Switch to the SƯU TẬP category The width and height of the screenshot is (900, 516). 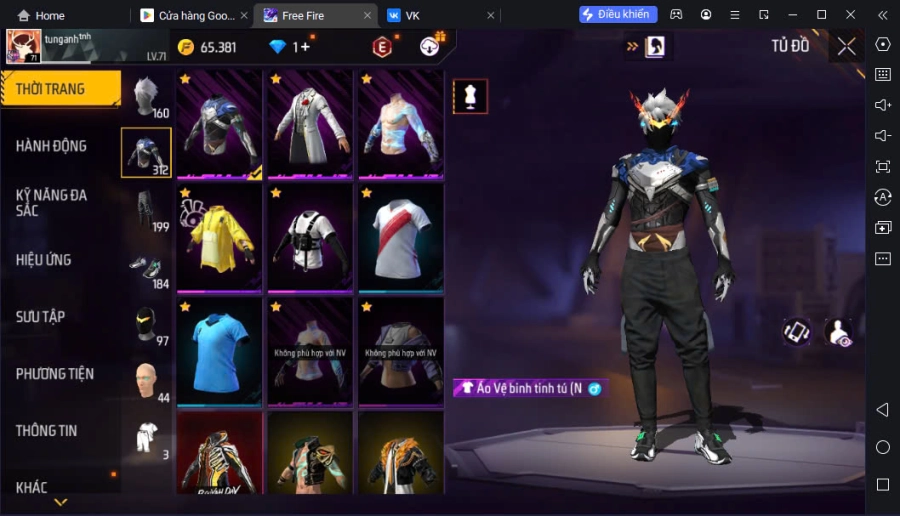41,317
